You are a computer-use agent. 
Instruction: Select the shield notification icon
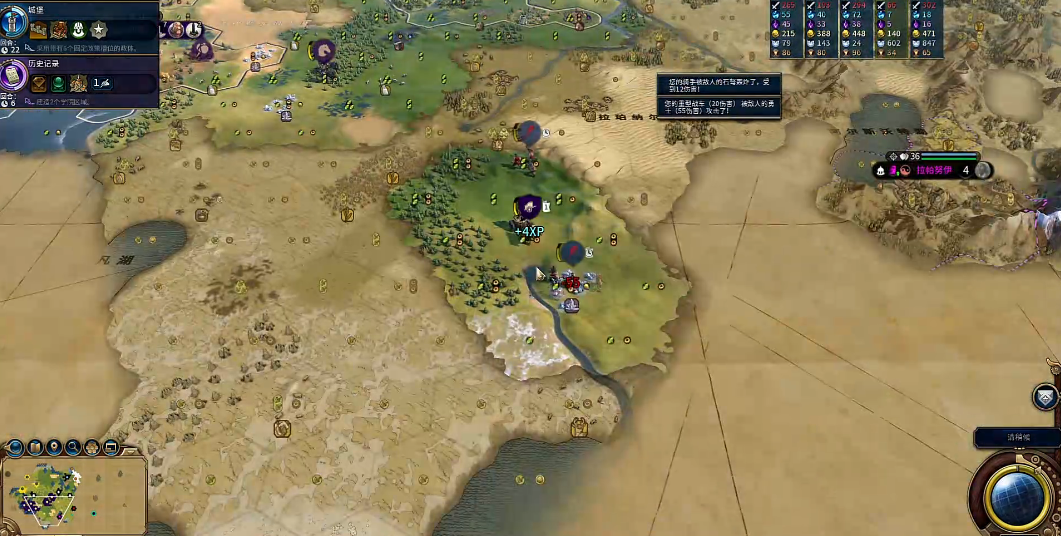point(1045,397)
